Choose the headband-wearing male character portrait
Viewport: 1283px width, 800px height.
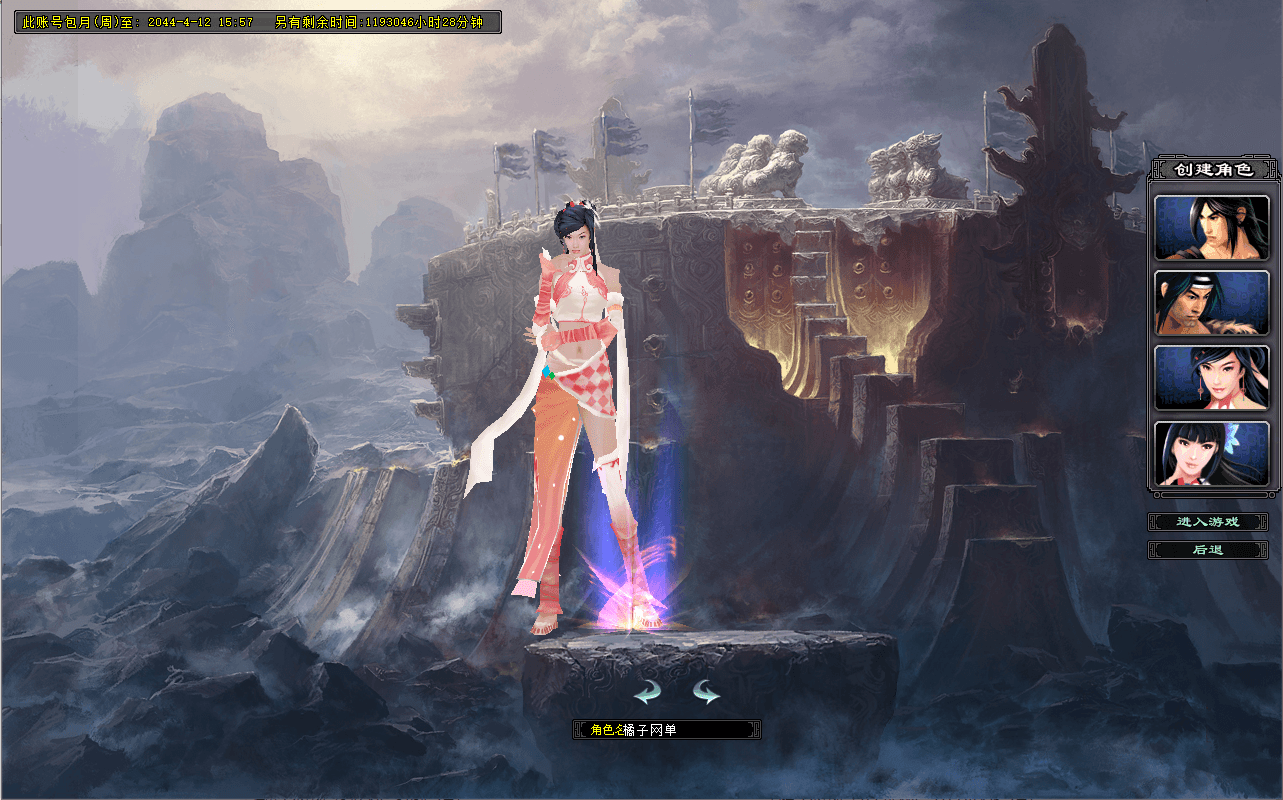(1212, 303)
